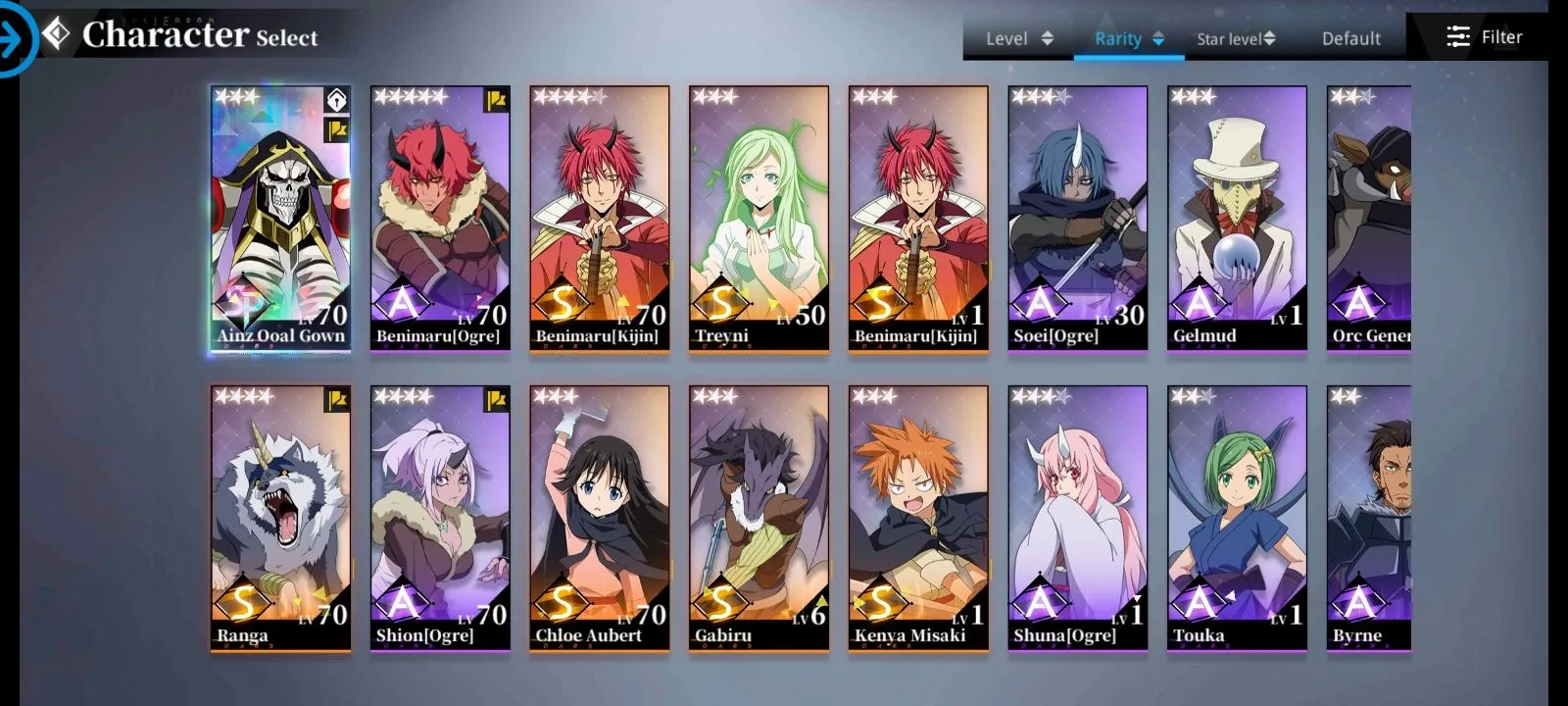Choose the Shuna[Ogre] card

tap(1077, 518)
